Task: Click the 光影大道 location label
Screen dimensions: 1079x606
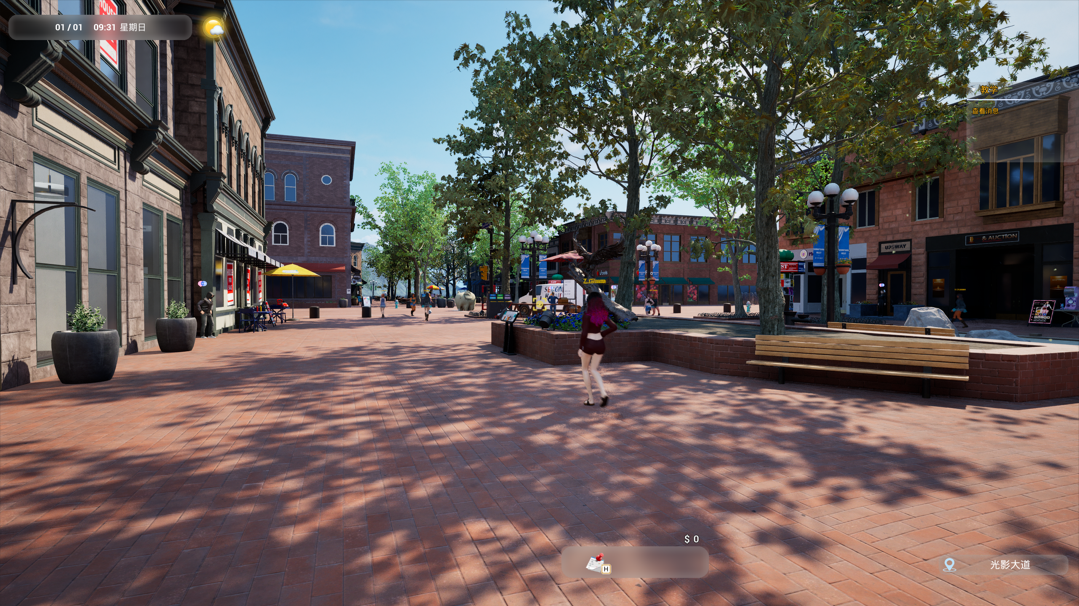Action: tap(1009, 565)
